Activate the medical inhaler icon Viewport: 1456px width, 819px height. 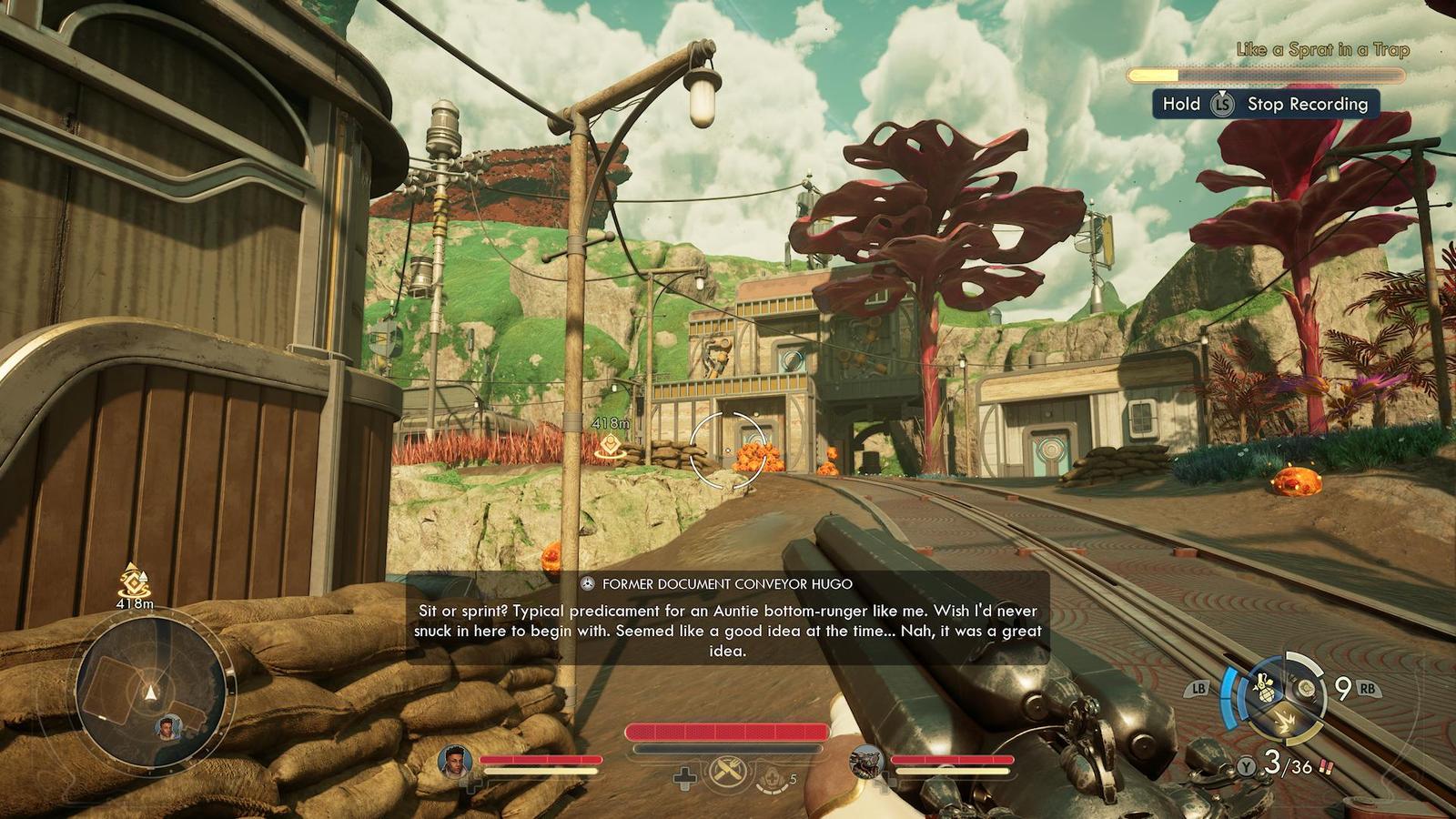click(x=770, y=777)
